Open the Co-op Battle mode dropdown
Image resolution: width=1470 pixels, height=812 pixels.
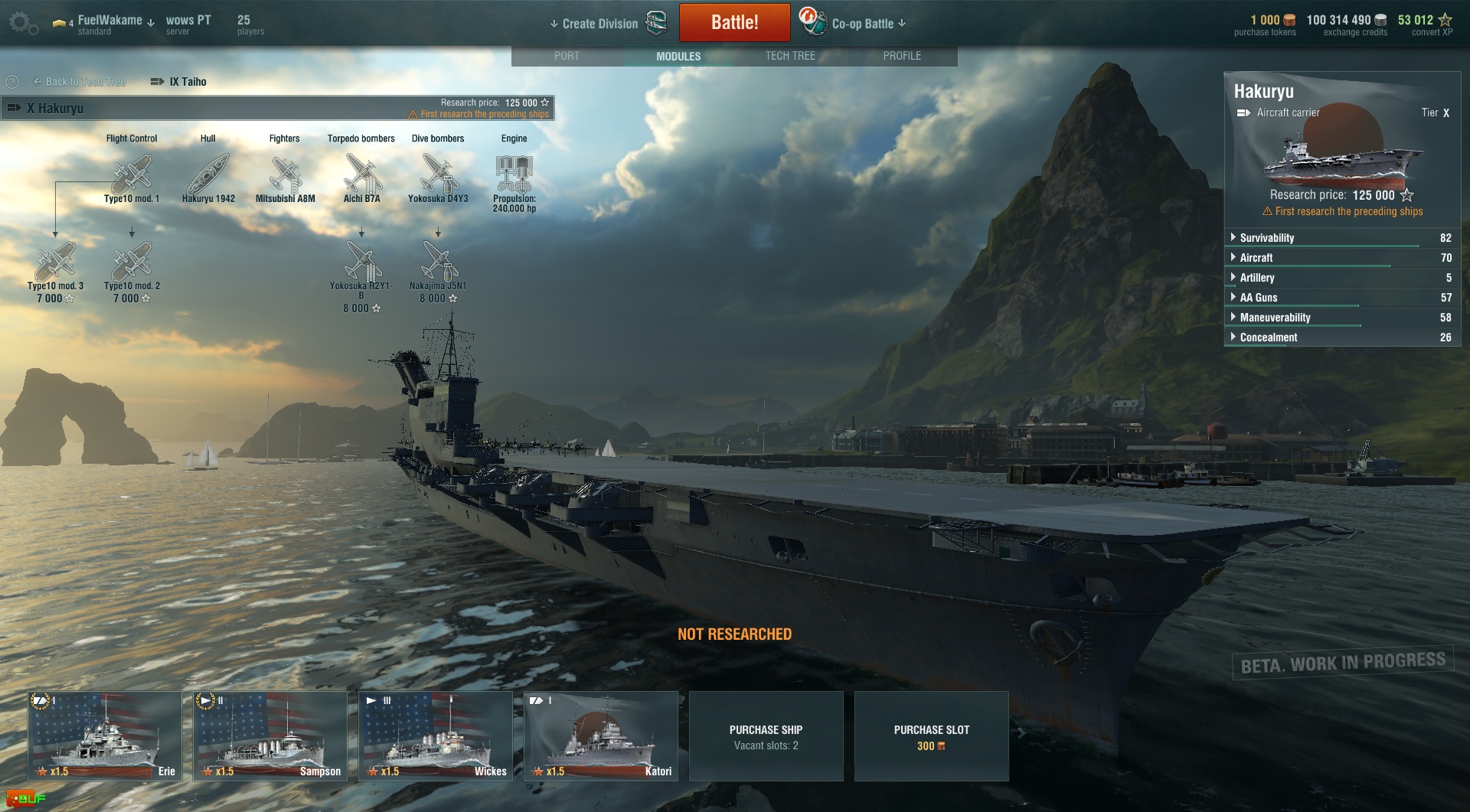click(x=867, y=24)
